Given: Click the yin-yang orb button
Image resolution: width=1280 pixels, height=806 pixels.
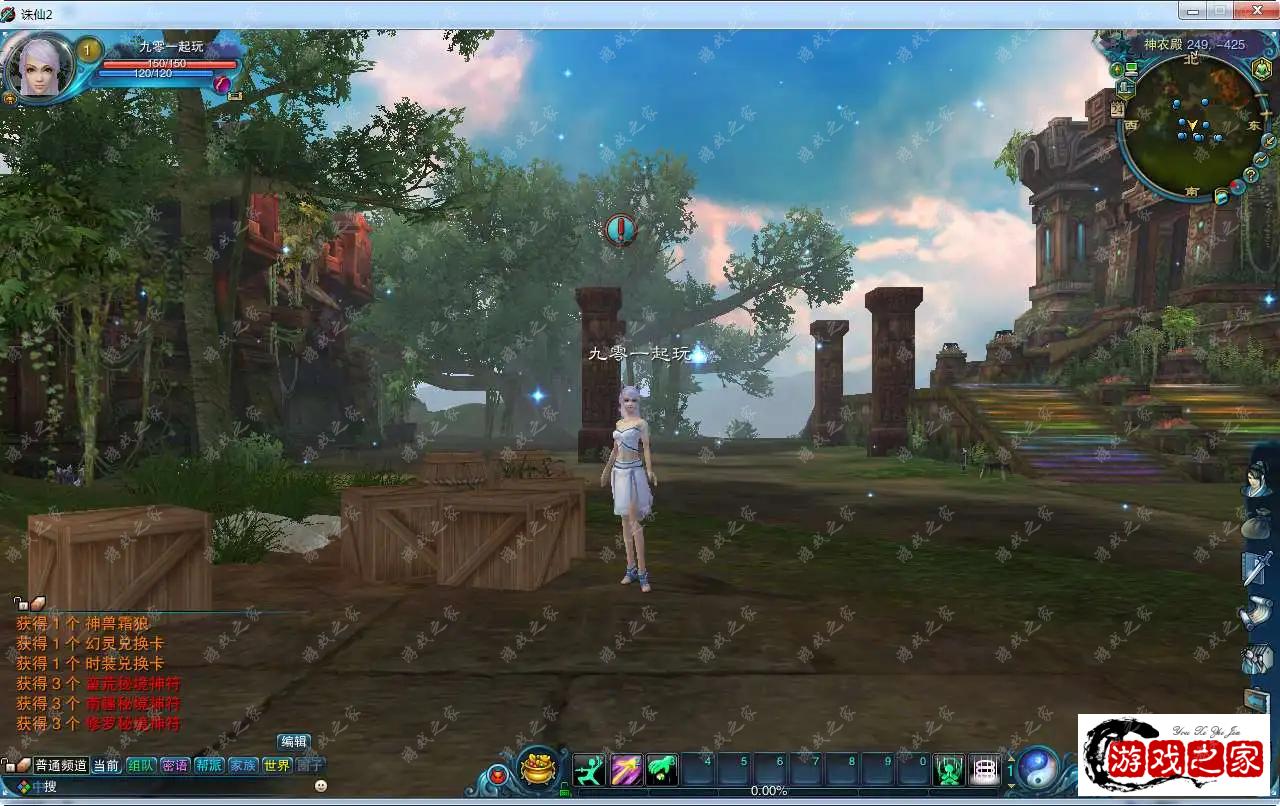Looking at the screenshot, I should (x=1038, y=767).
